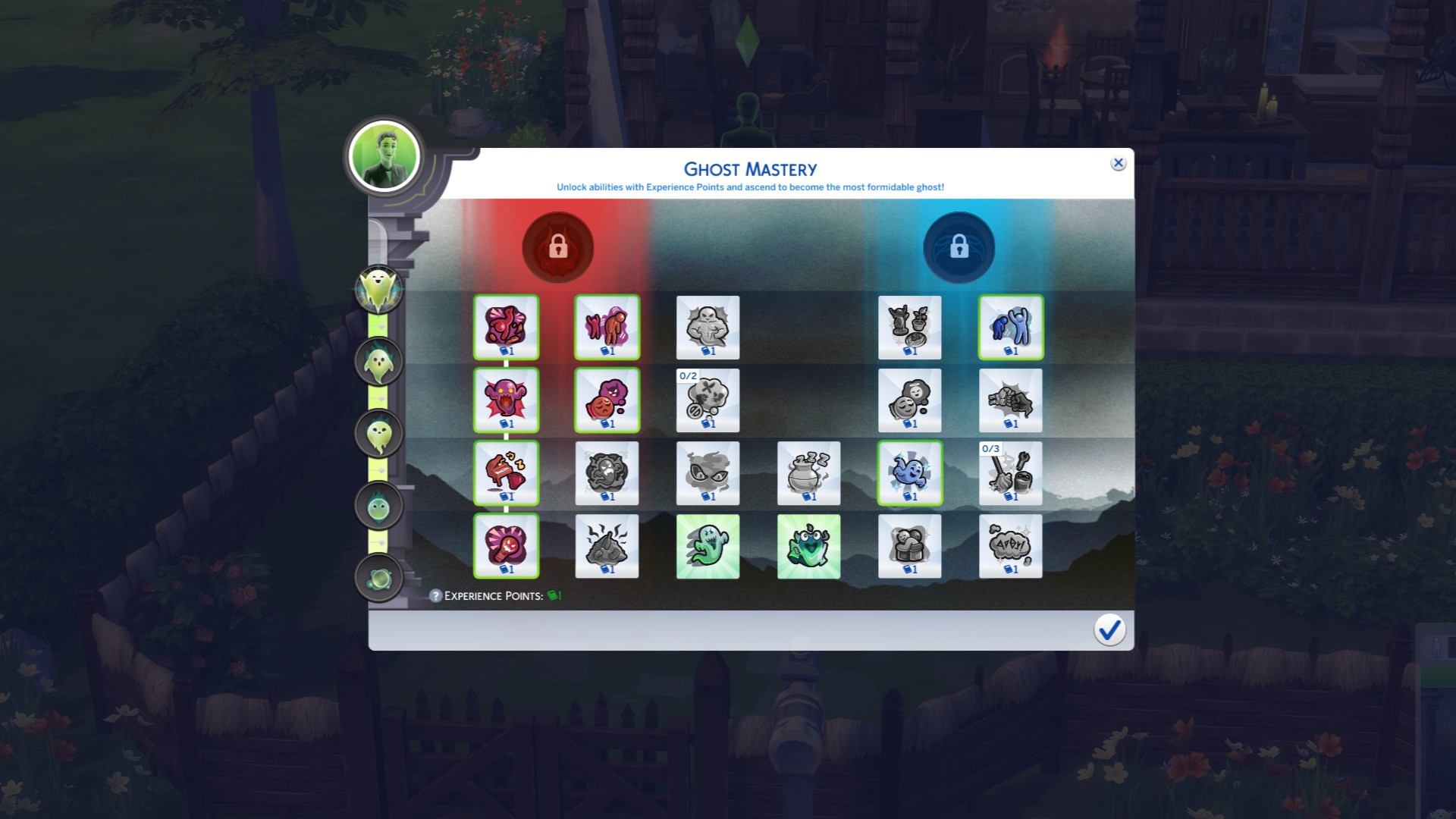Select the haunted piano scare perk

coord(507,472)
